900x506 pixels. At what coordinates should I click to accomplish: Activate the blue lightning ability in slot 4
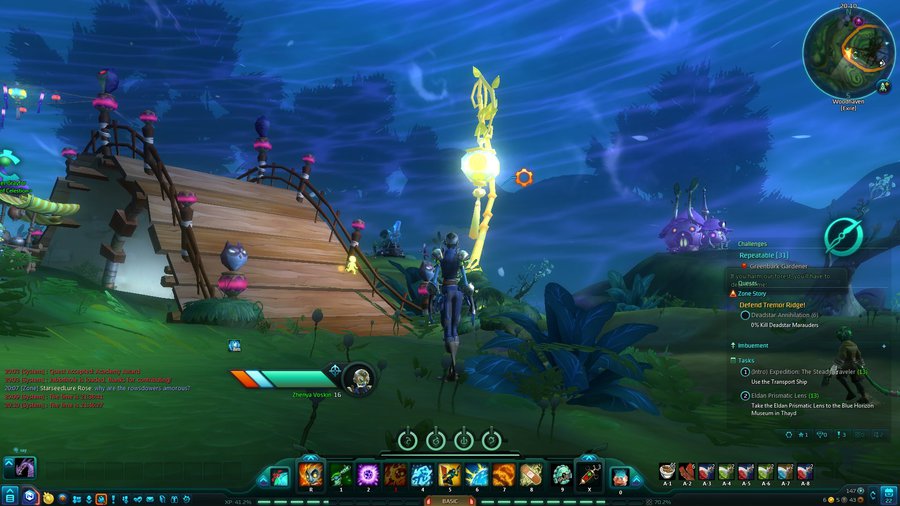[x=421, y=473]
